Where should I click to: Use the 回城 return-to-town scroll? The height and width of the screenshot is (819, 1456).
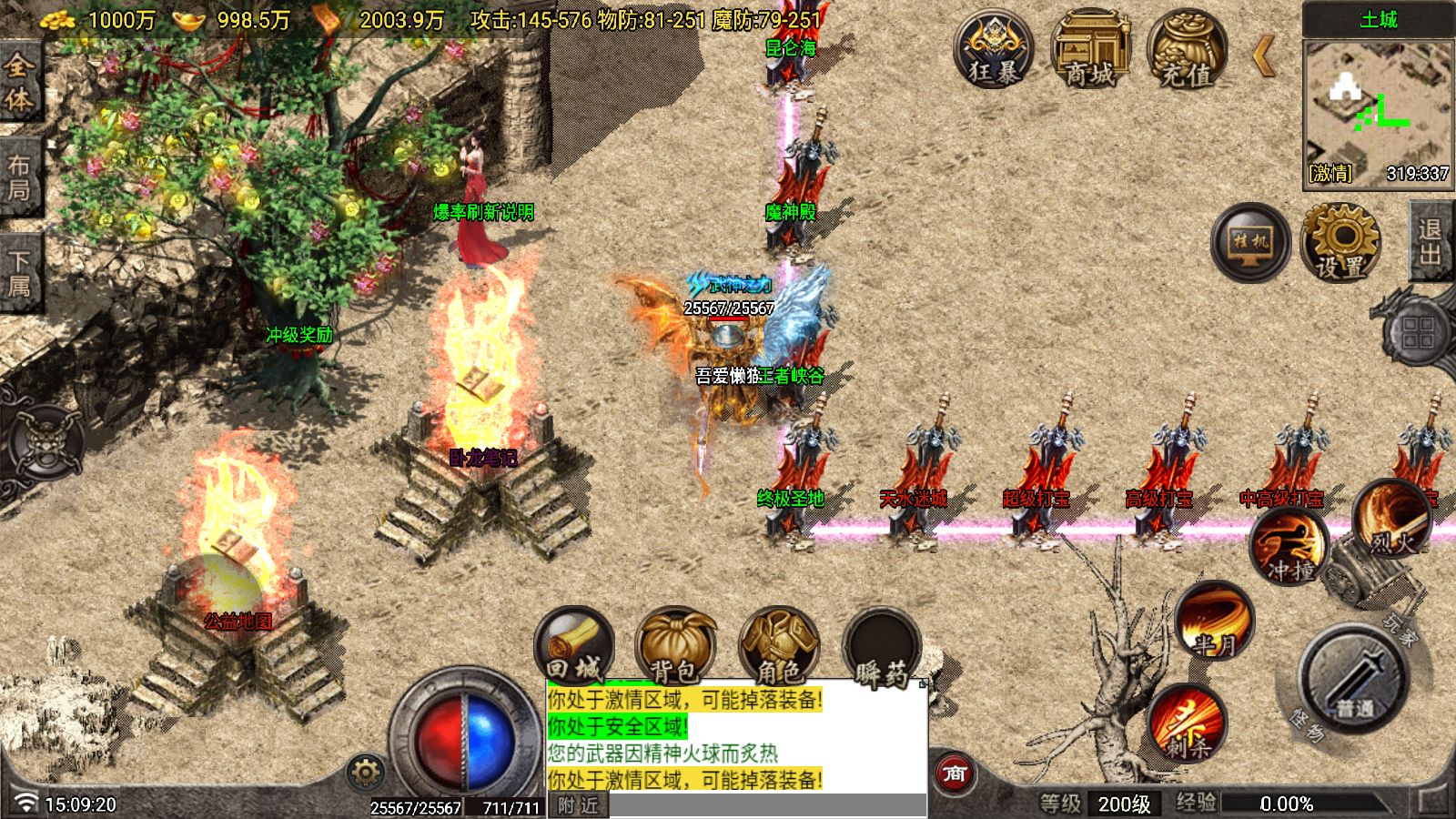point(574,648)
